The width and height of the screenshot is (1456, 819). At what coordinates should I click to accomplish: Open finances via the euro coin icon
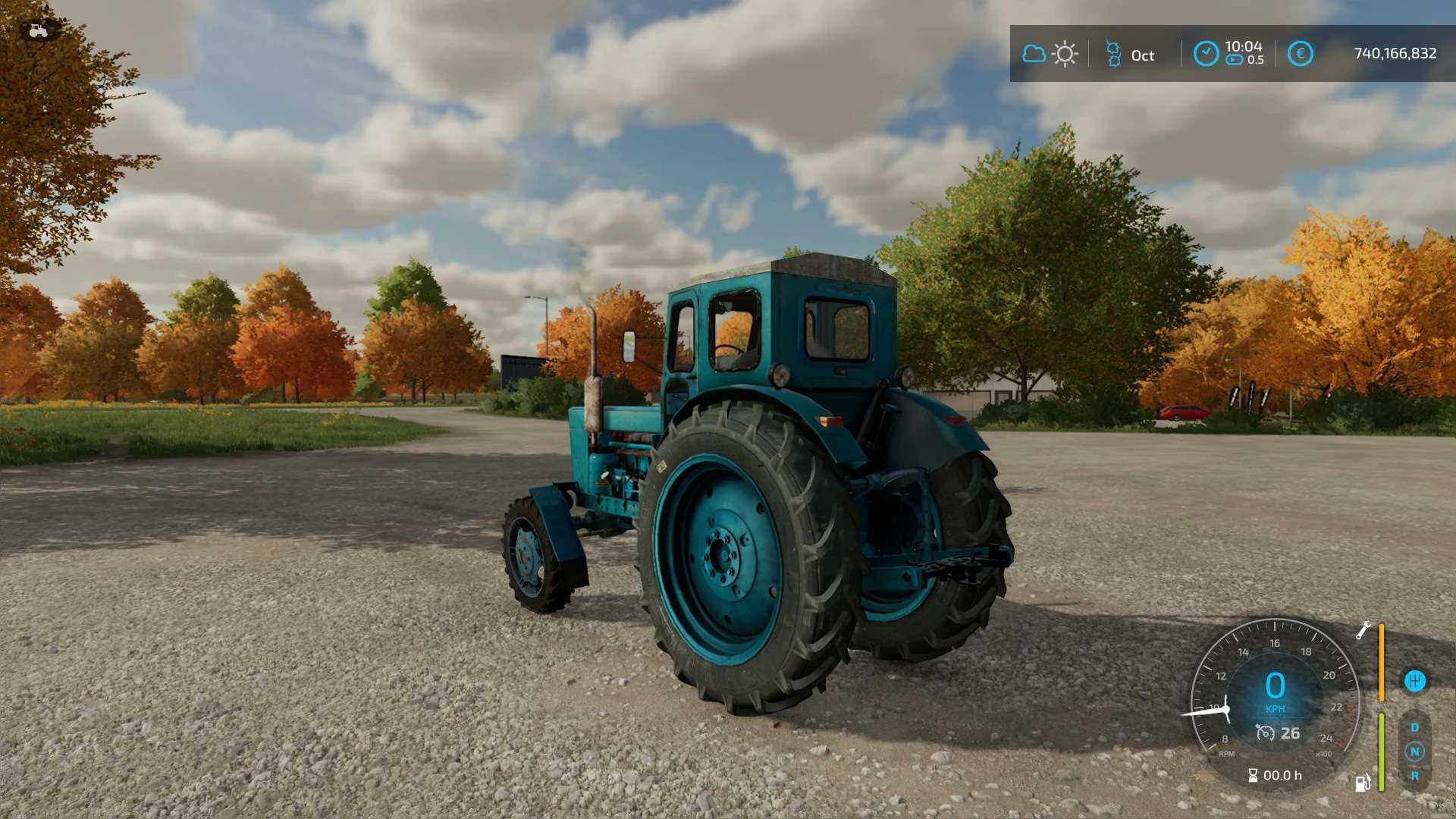(x=1300, y=54)
